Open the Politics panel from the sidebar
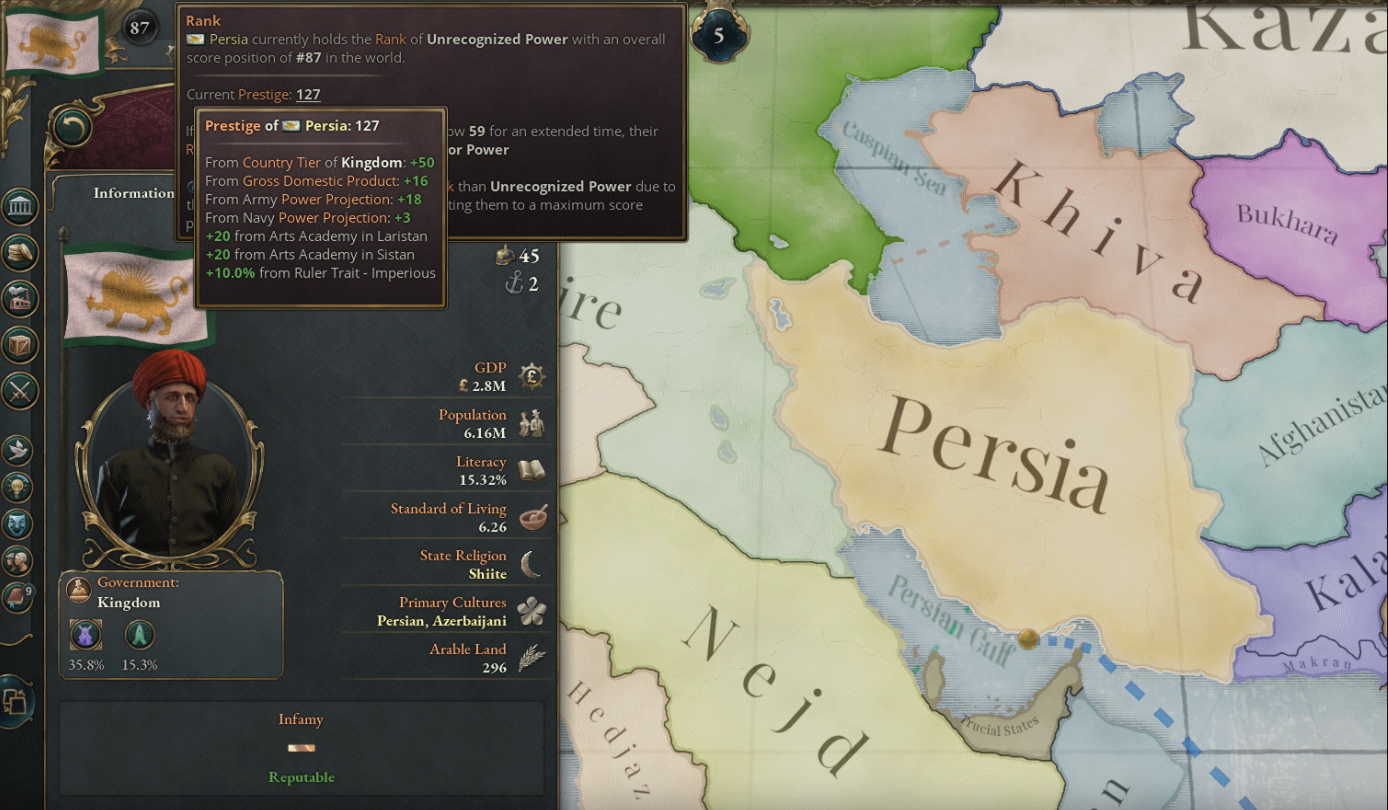Screen dimensions: 1388x810 click(20, 207)
